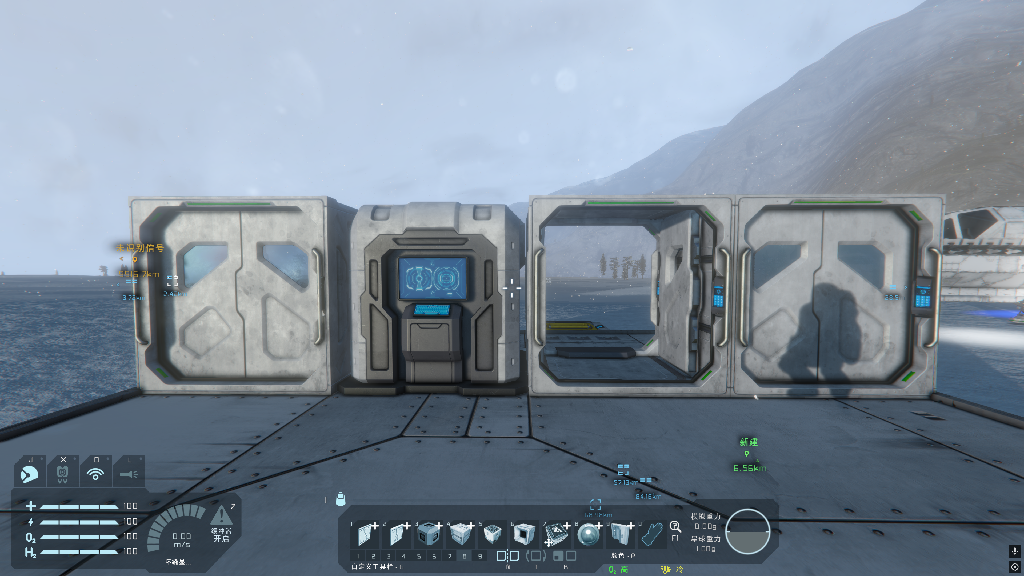The height and width of the screenshot is (576, 1024).
Task: Click the microphone icon in the corner
Action: click(1014, 549)
